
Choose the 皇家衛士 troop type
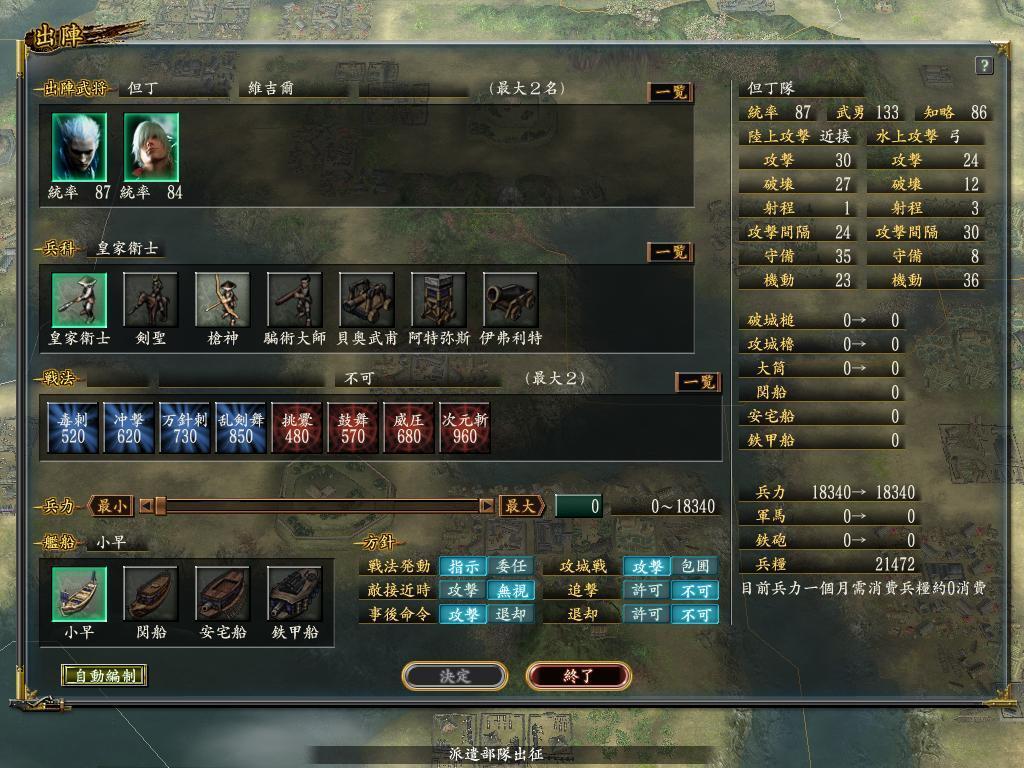click(x=79, y=299)
